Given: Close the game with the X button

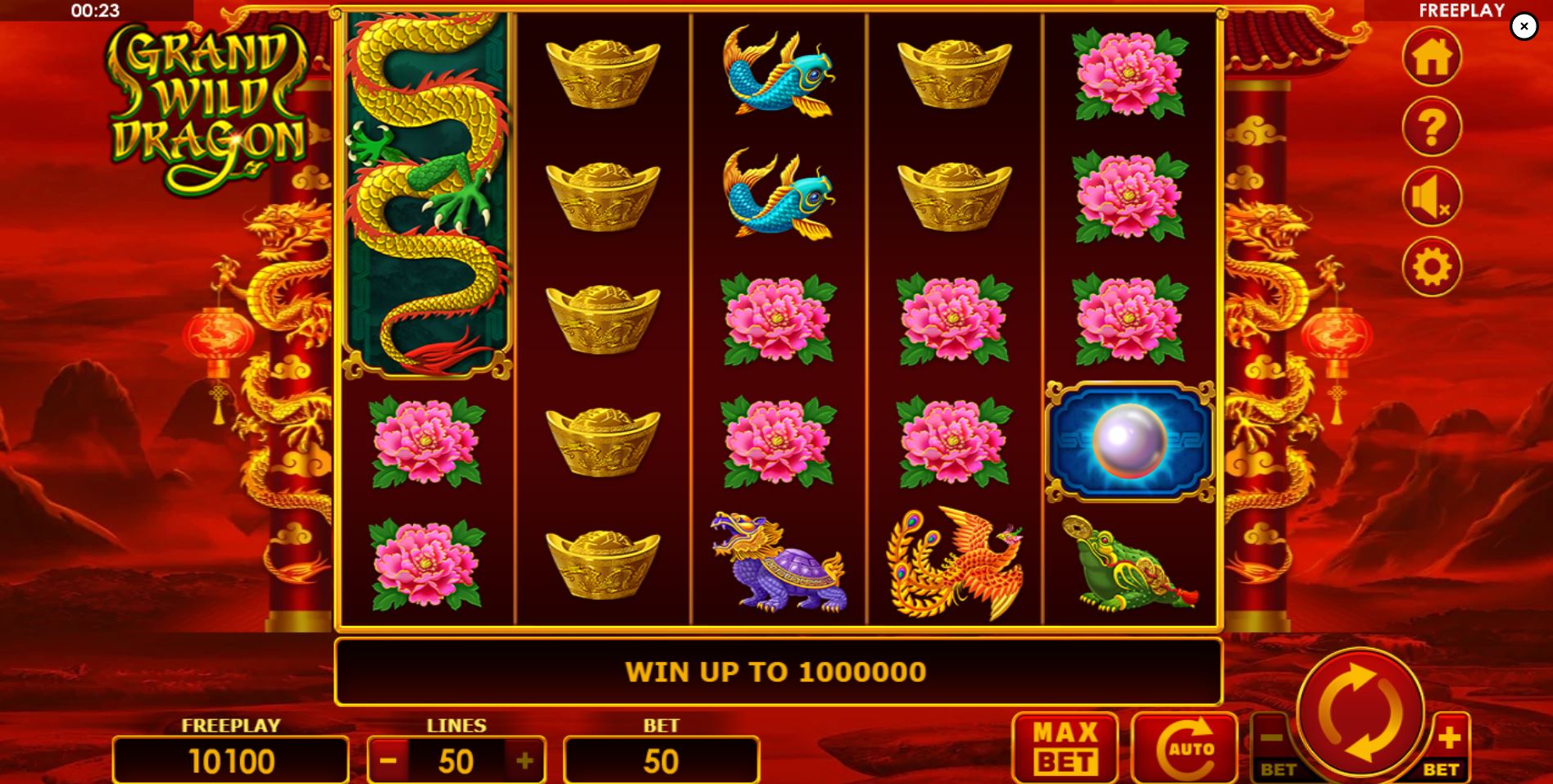Looking at the screenshot, I should [1523, 25].
